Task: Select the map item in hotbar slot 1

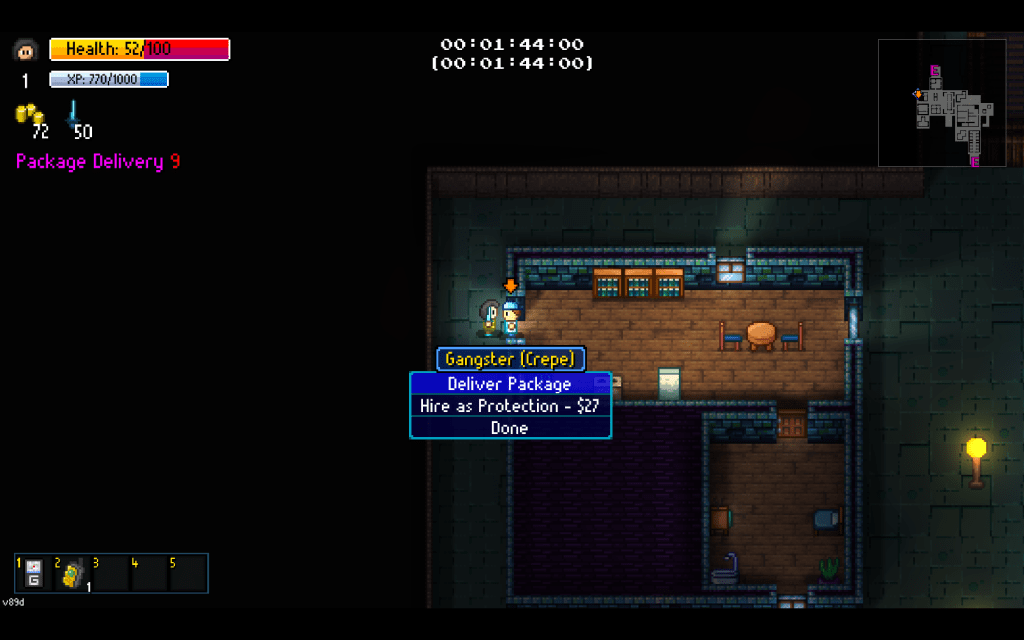Action: point(34,574)
